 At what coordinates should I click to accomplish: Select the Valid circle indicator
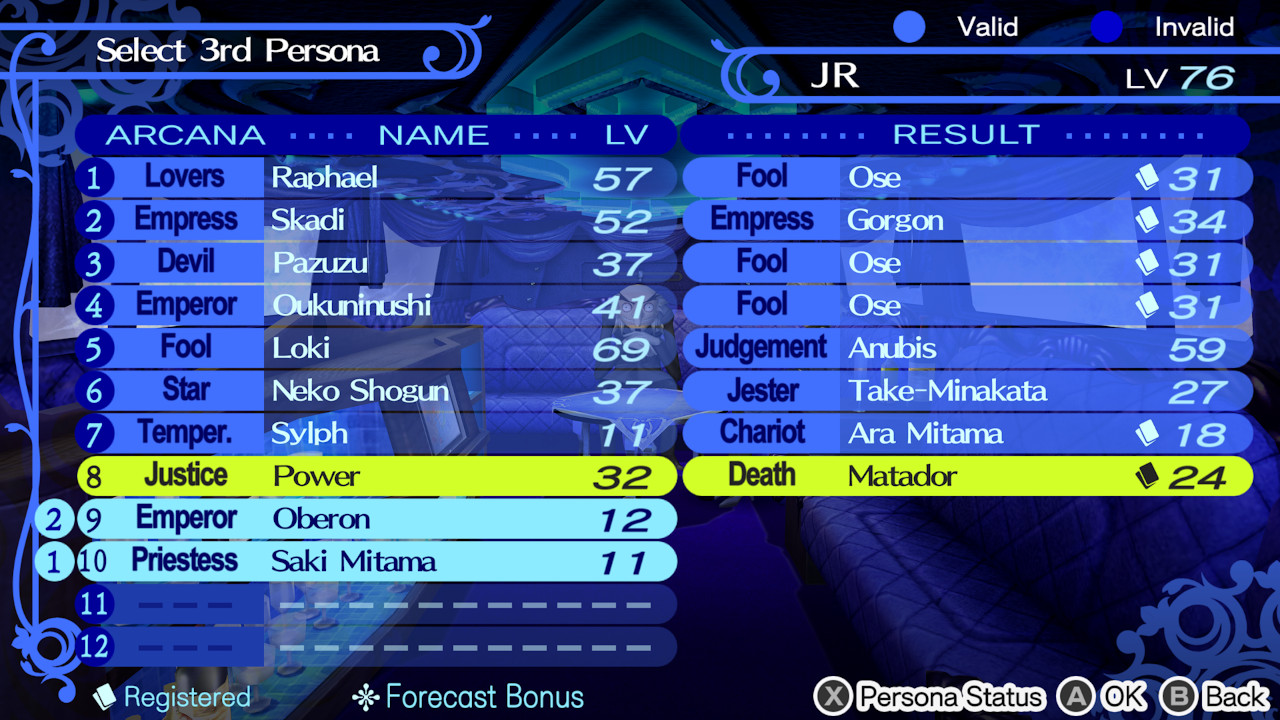point(910,27)
